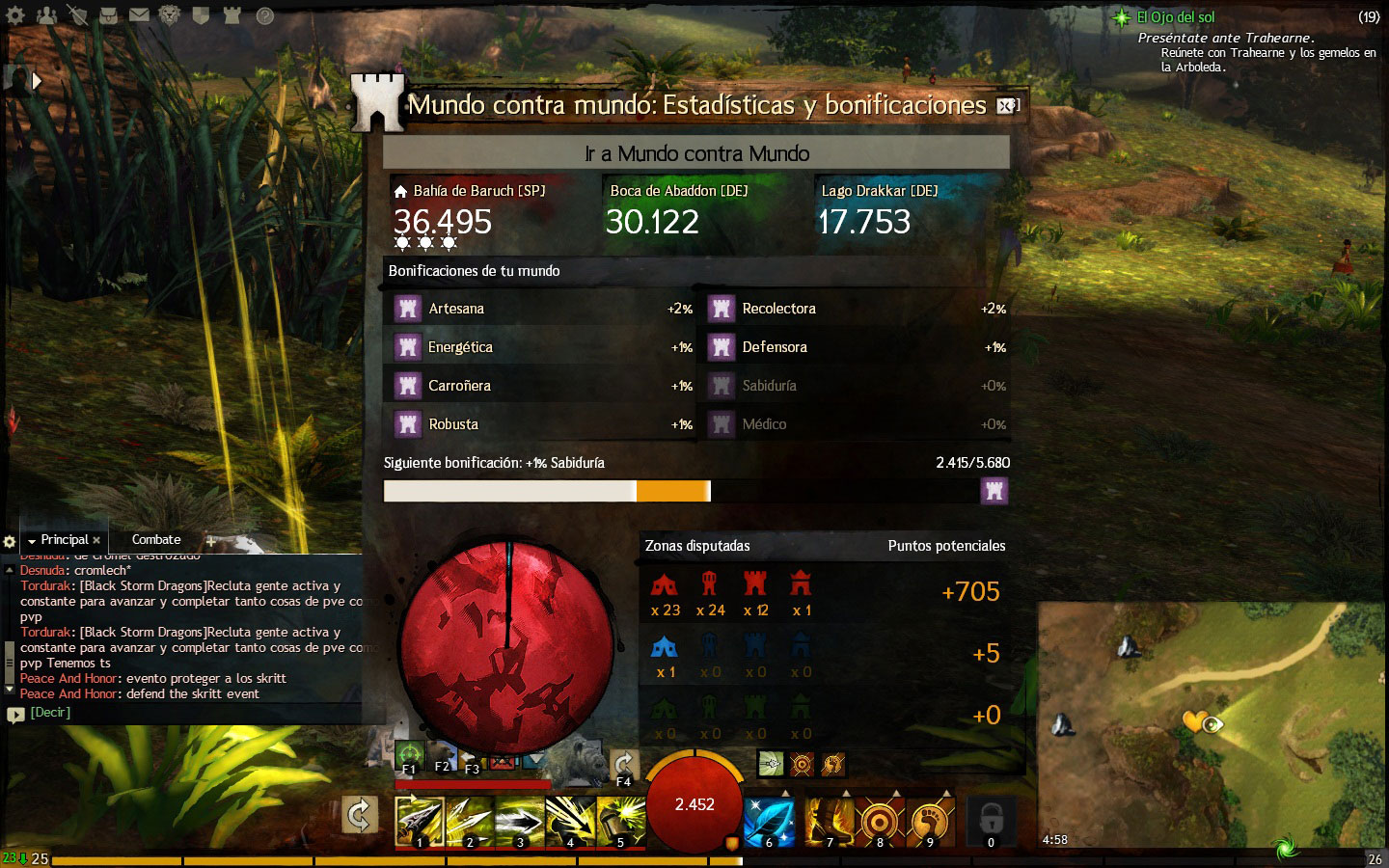This screenshot has height=868, width=1389.
Task: Open the mail envelope icon
Action: click(x=139, y=15)
